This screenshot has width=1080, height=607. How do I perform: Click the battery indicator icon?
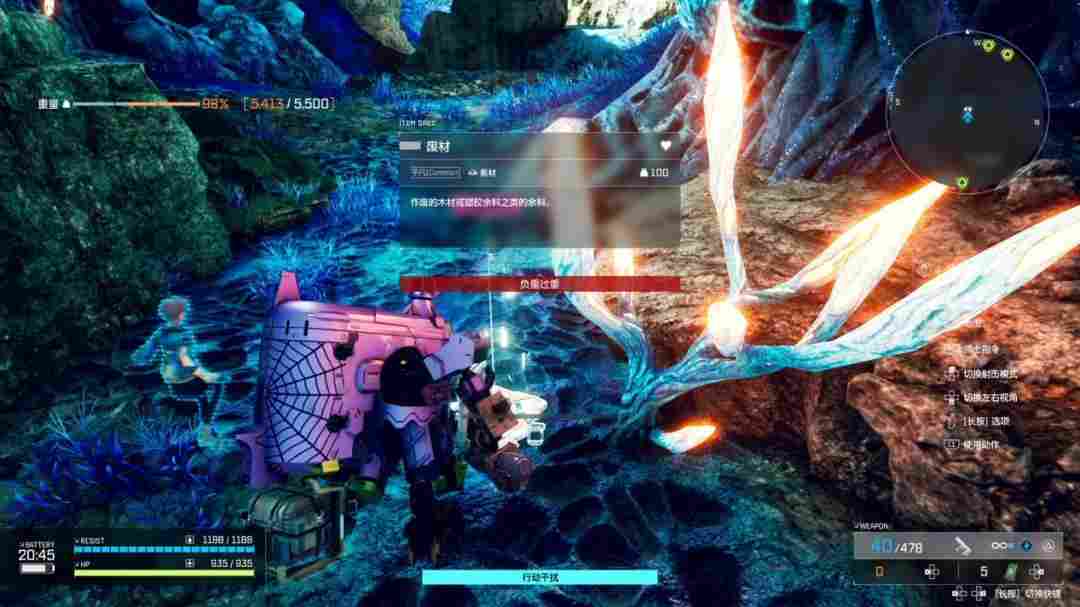click(x=37, y=569)
